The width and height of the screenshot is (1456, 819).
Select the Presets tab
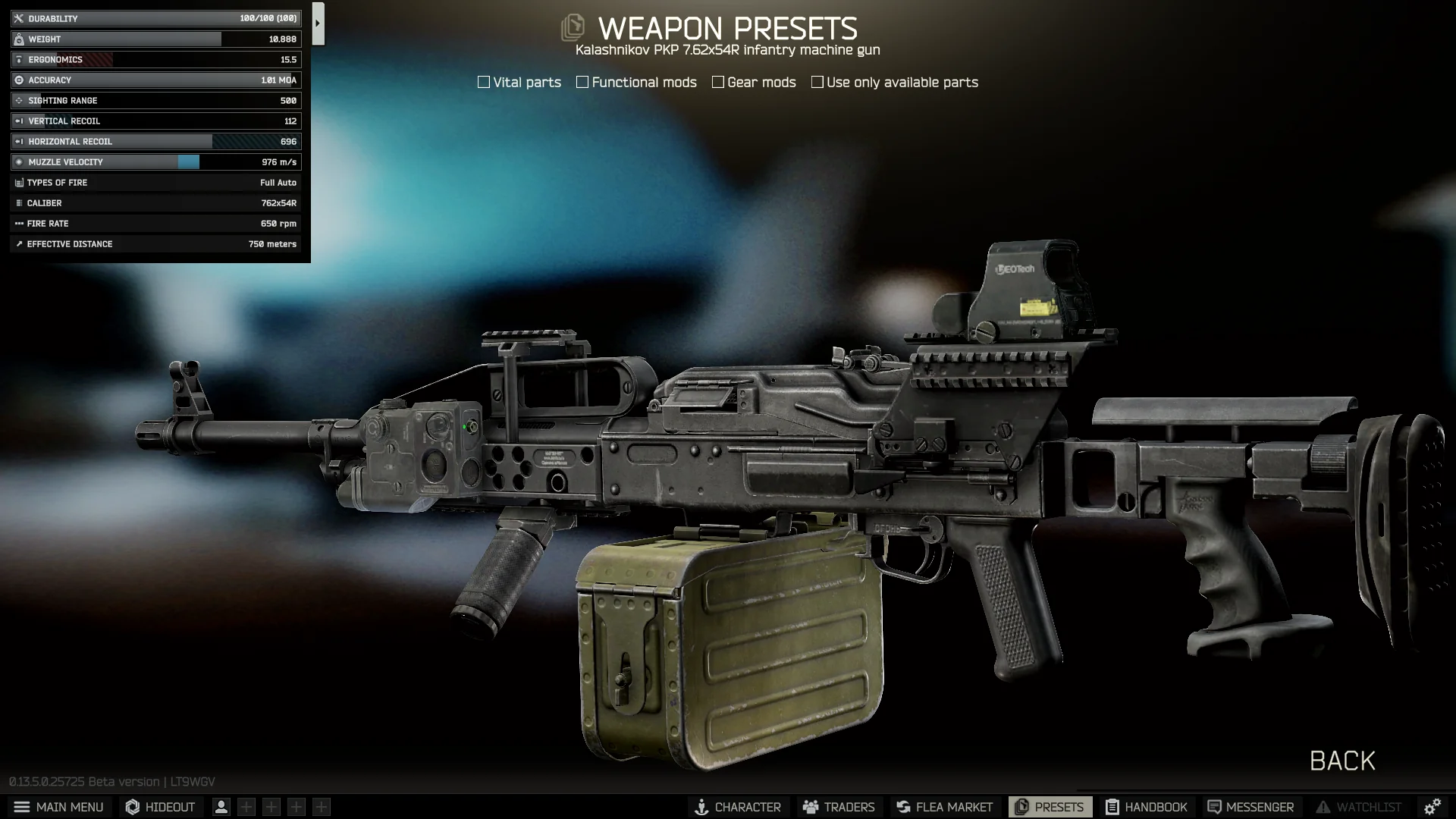(1050, 807)
